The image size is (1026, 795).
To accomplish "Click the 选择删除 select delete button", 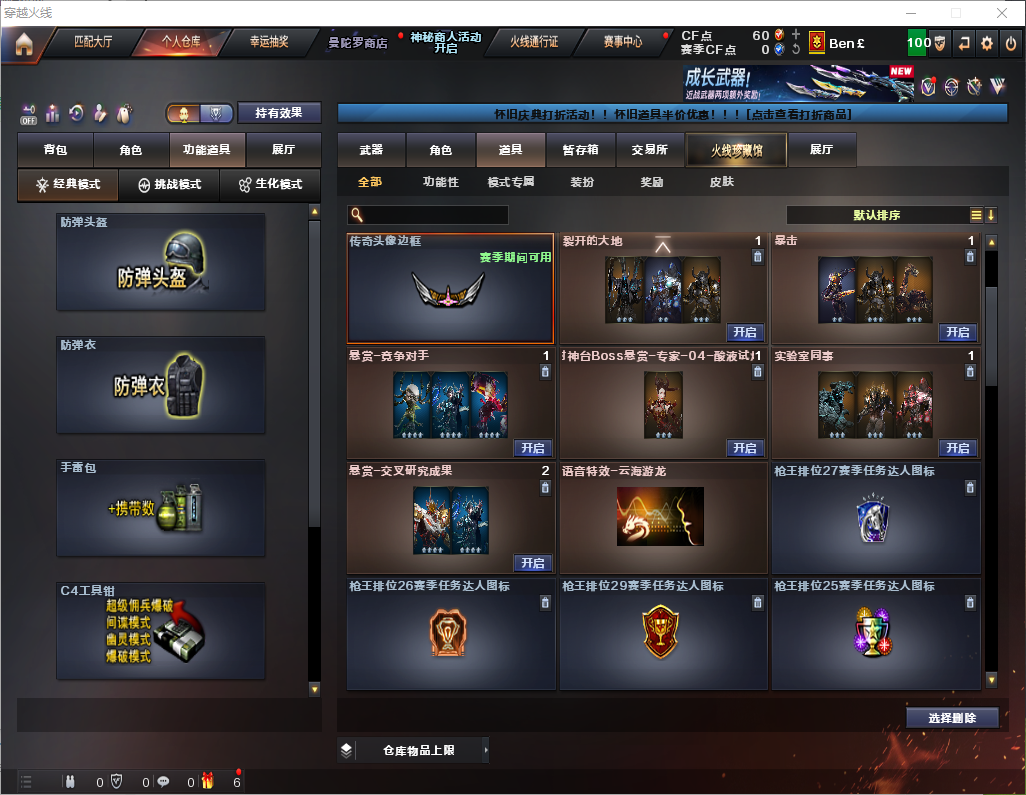I will pyautogui.click(x=952, y=718).
